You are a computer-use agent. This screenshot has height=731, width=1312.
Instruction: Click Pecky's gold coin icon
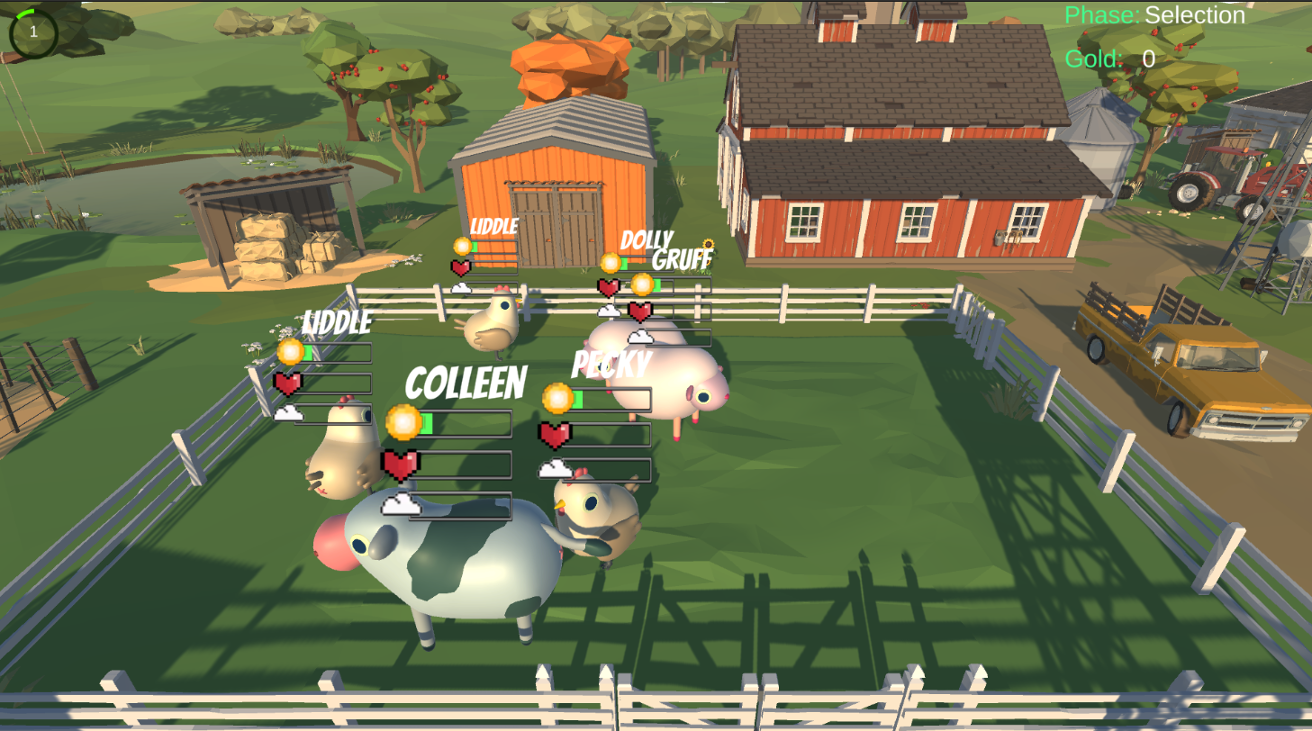coord(554,397)
